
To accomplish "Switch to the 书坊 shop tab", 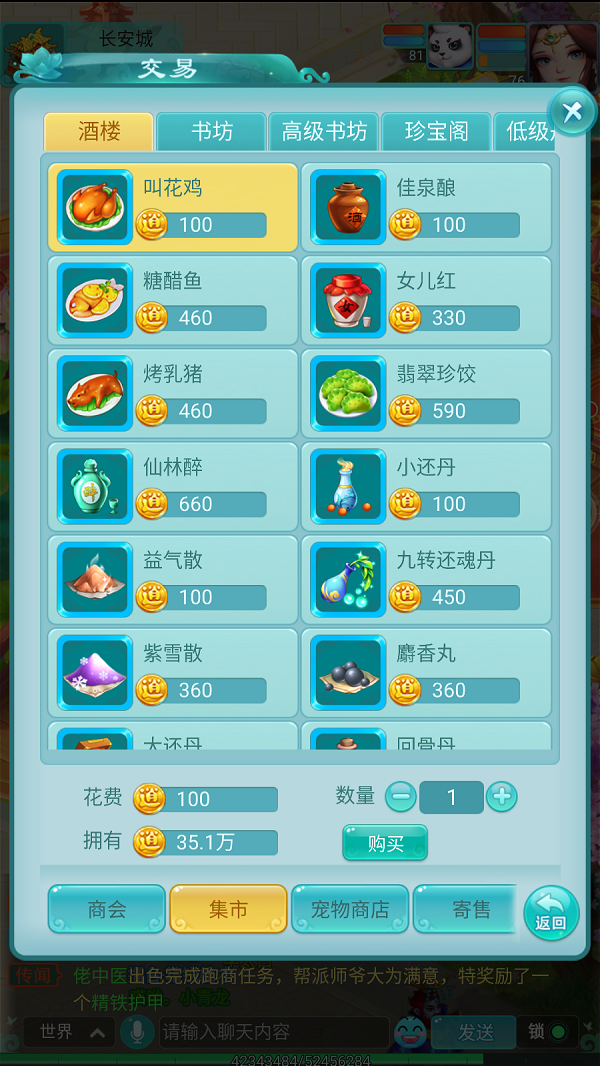I will pyautogui.click(x=211, y=132).
